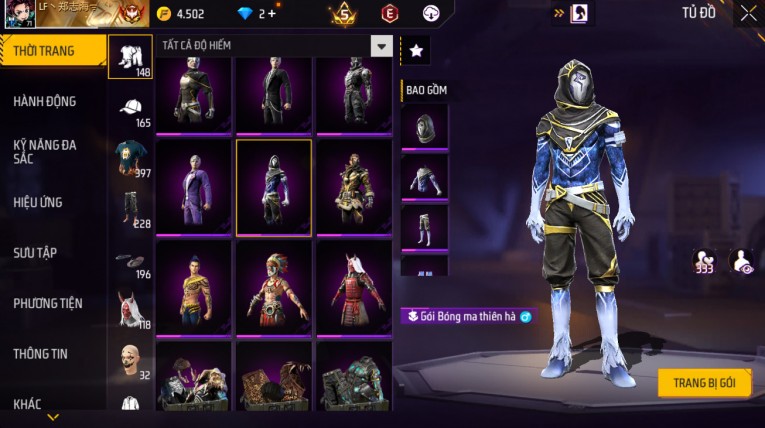Open the t-shirt subcategory showing 997
Viewport: 765px width, 428px height.
130,161
